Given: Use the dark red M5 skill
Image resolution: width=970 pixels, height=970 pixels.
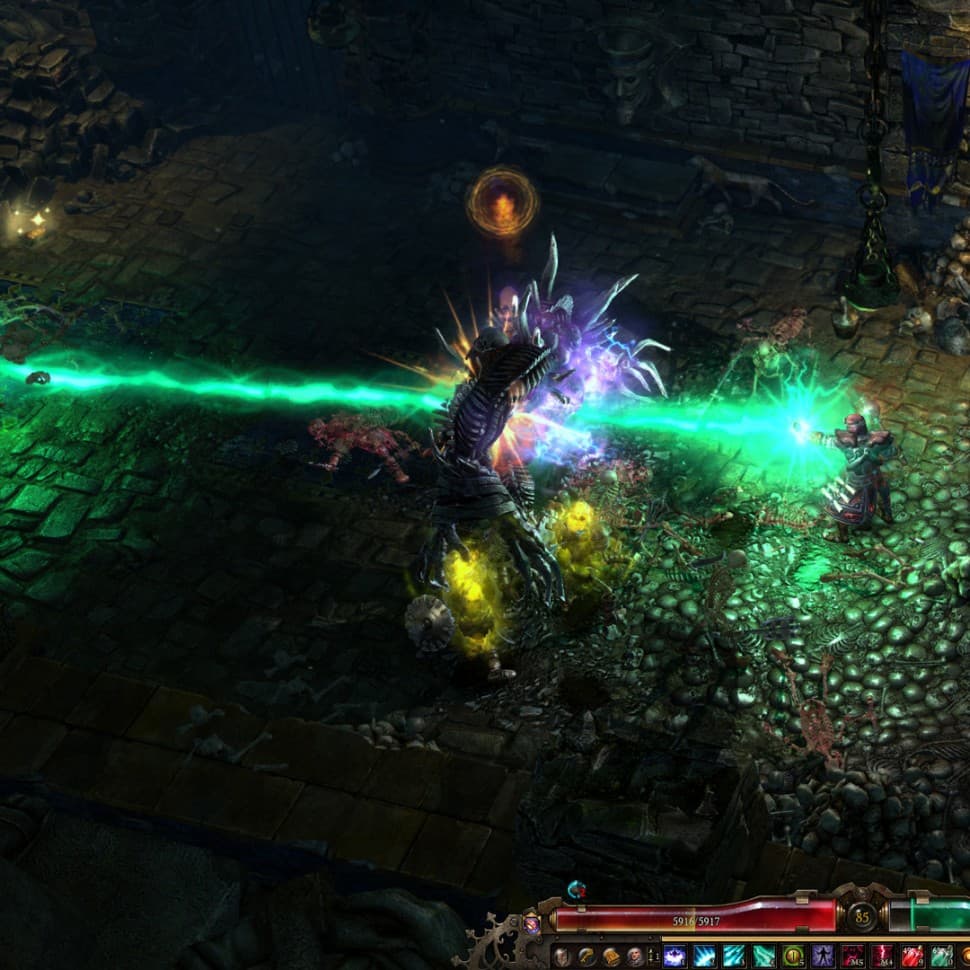Looking at the screenshot, I should click(x=853, y=956).
